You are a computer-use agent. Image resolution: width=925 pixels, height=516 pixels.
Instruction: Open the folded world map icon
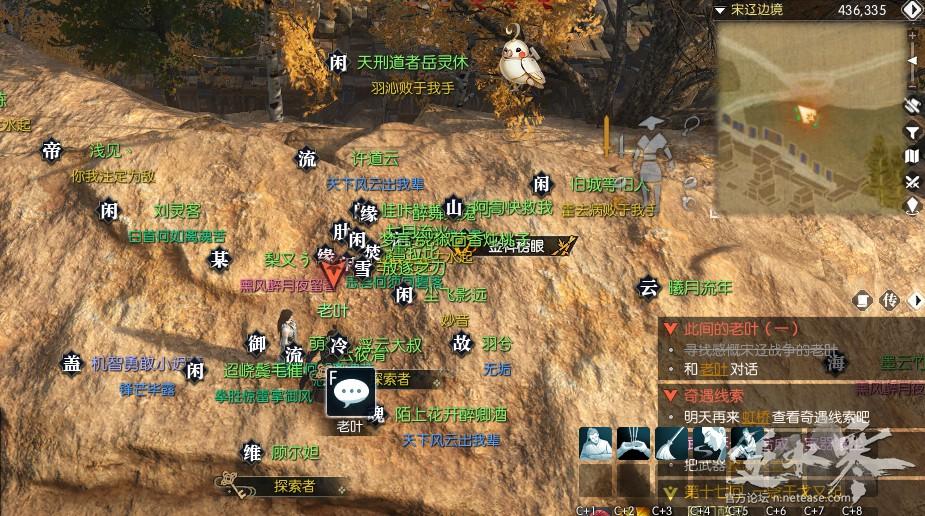click(x=912, y=156)
